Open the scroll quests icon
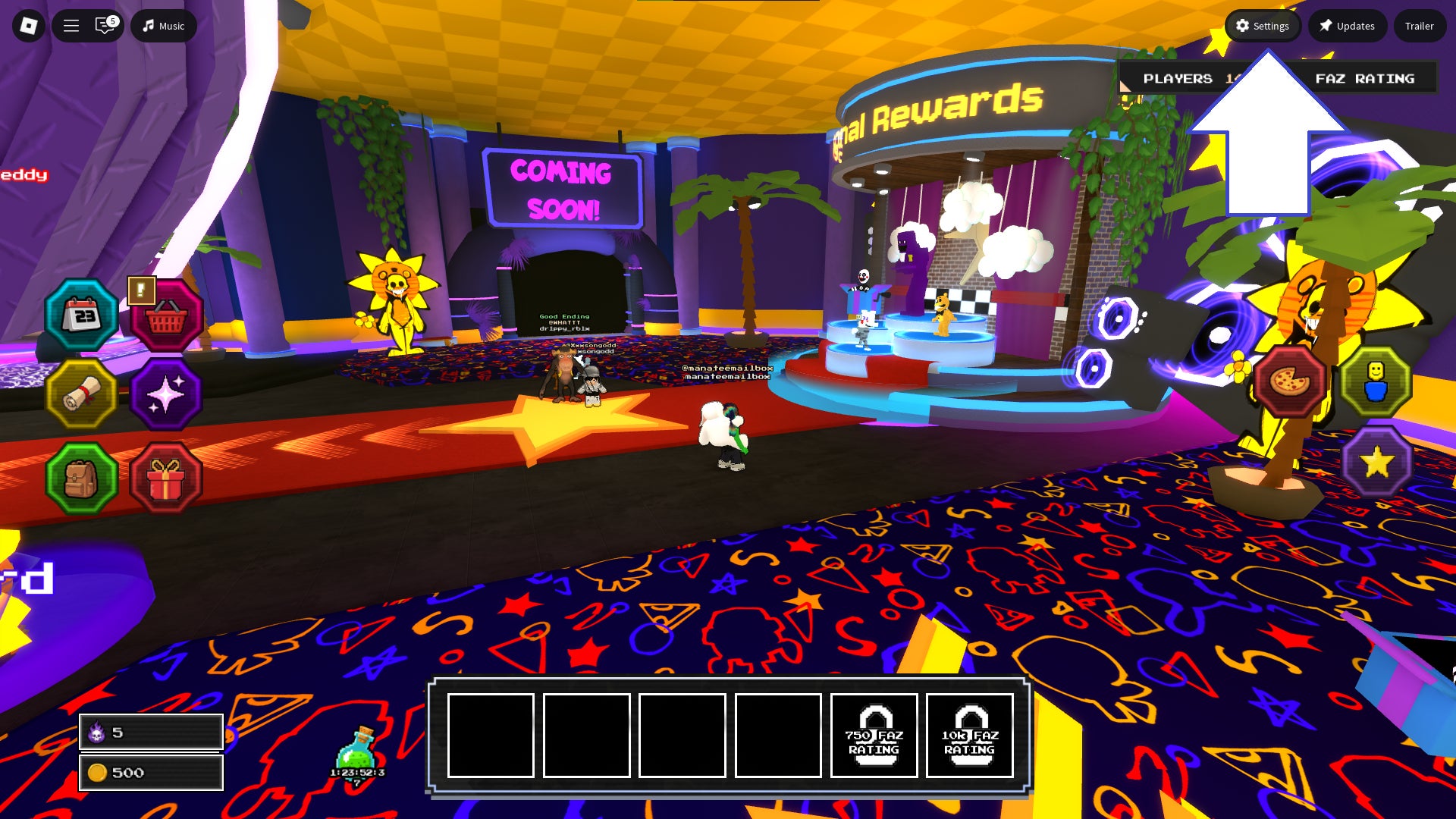This screenshot has height=819, width=1456. pyautogui.click(x=82, y=394)
